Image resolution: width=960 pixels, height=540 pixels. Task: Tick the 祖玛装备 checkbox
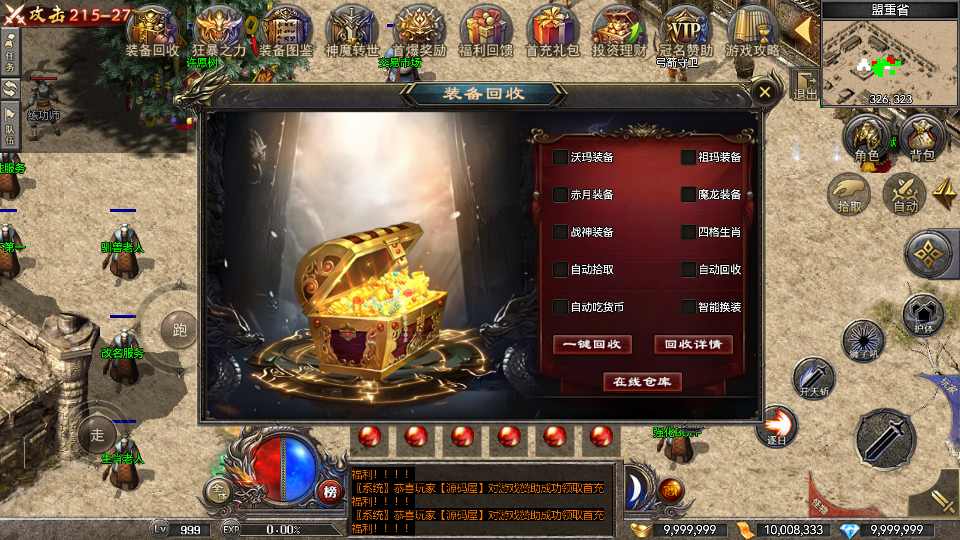(x=688, y=157)
